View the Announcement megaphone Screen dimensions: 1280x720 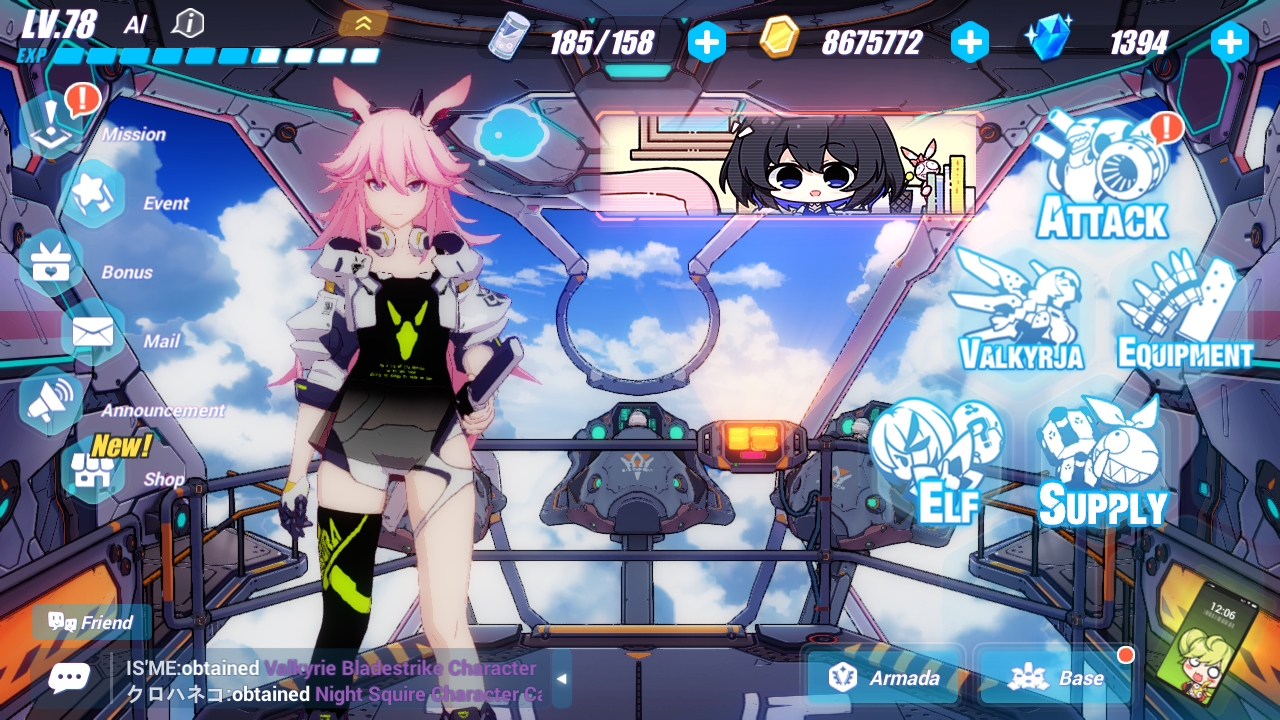pos(52,401)
